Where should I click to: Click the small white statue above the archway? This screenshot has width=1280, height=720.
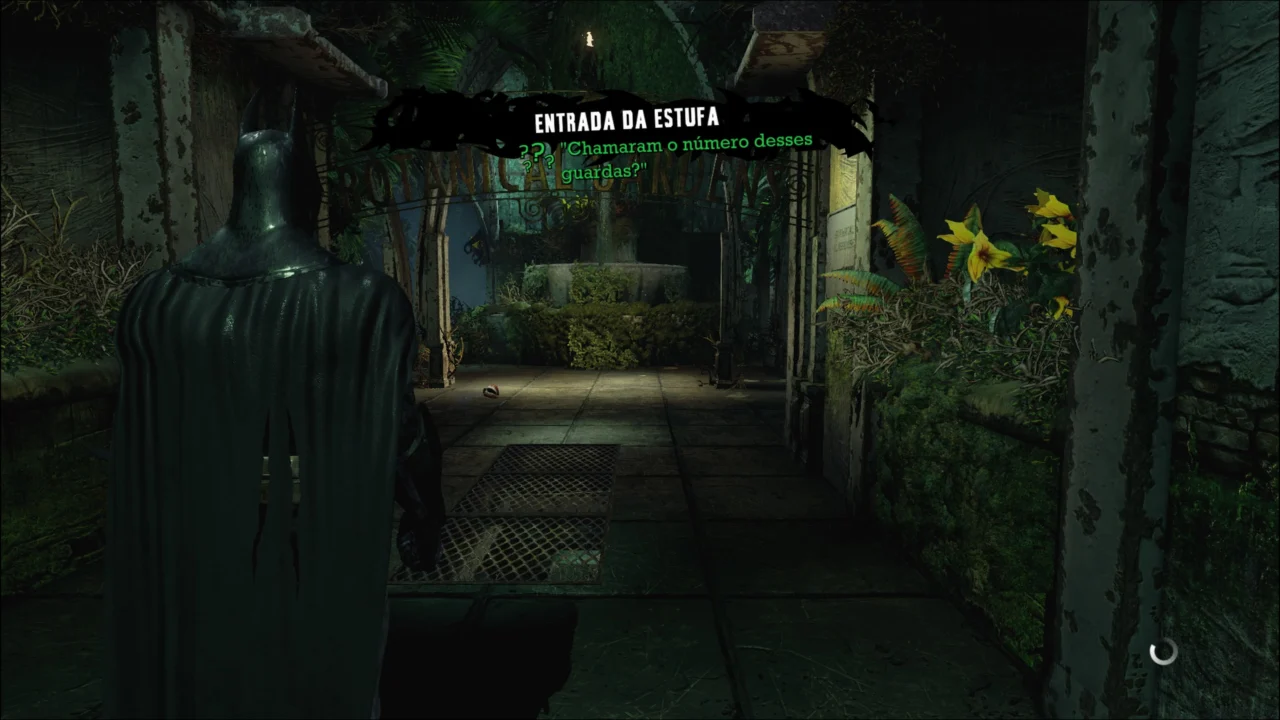click(590, 38)
